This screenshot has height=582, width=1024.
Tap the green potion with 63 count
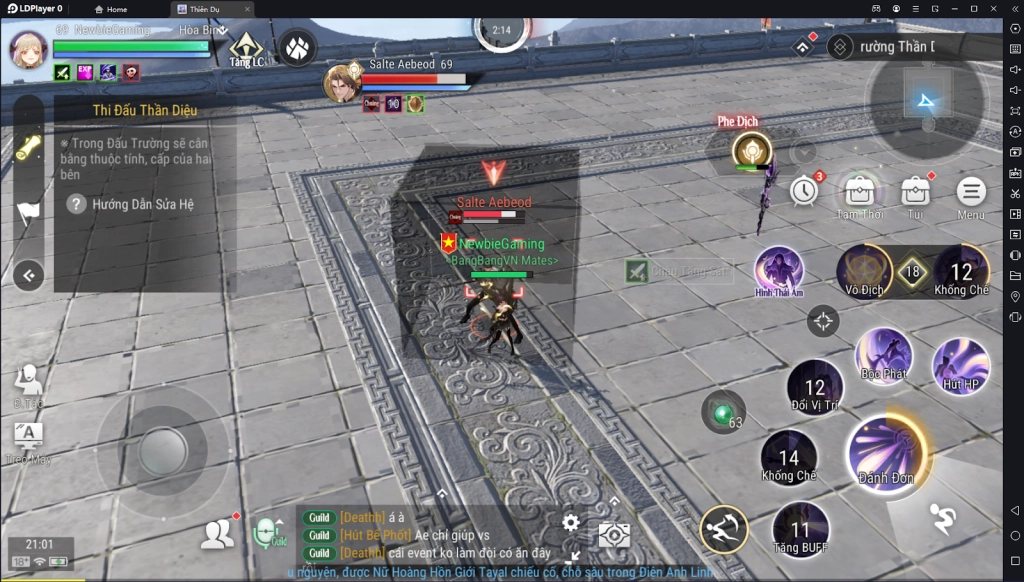coord(722,412)
